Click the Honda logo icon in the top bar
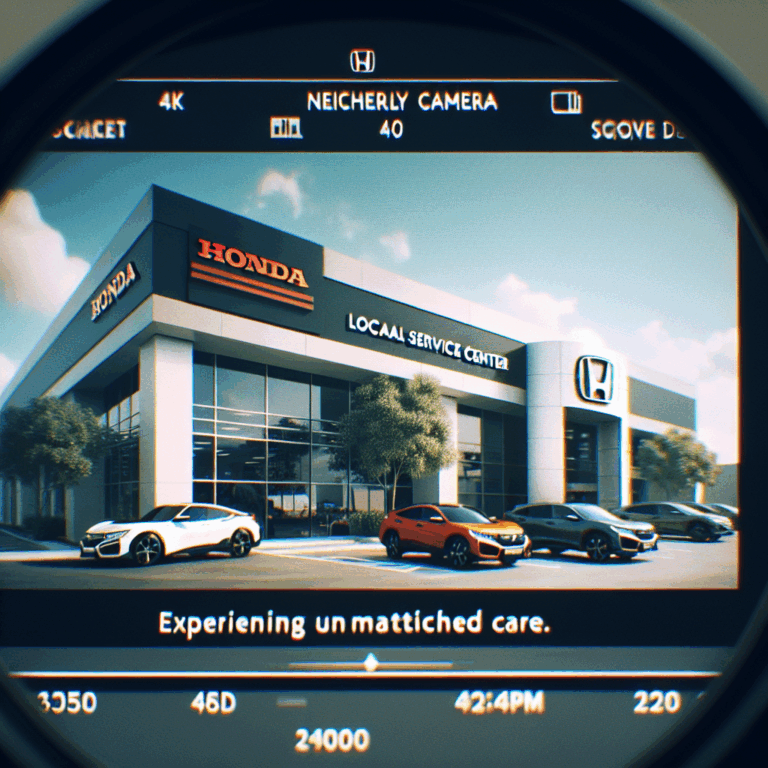 tap(362, 62)
